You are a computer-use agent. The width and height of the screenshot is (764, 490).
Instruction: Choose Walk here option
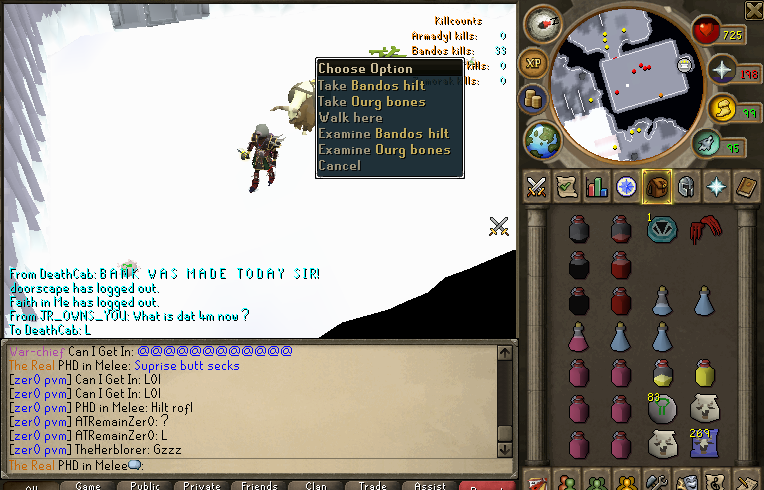click(350, 118)
